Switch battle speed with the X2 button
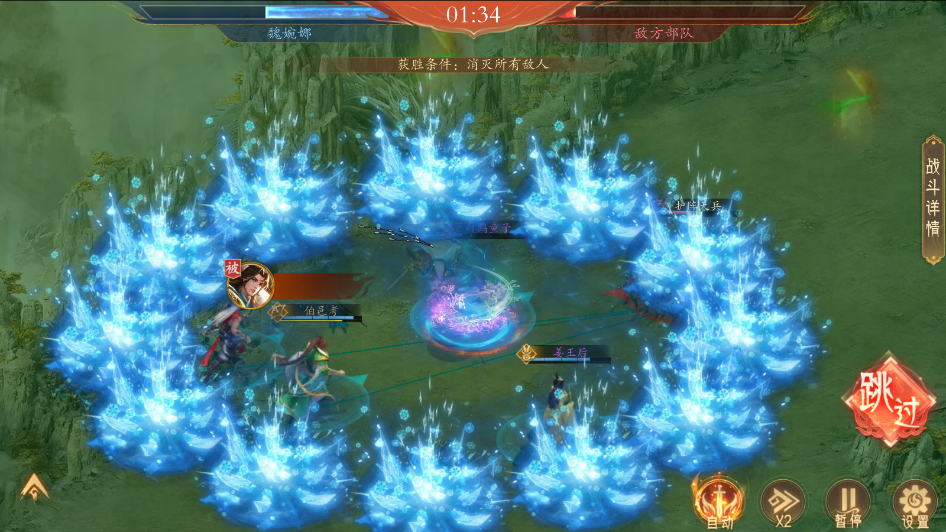Image resolution: width=946 pixels, height=532 pixels. click(x=782, y=500)
